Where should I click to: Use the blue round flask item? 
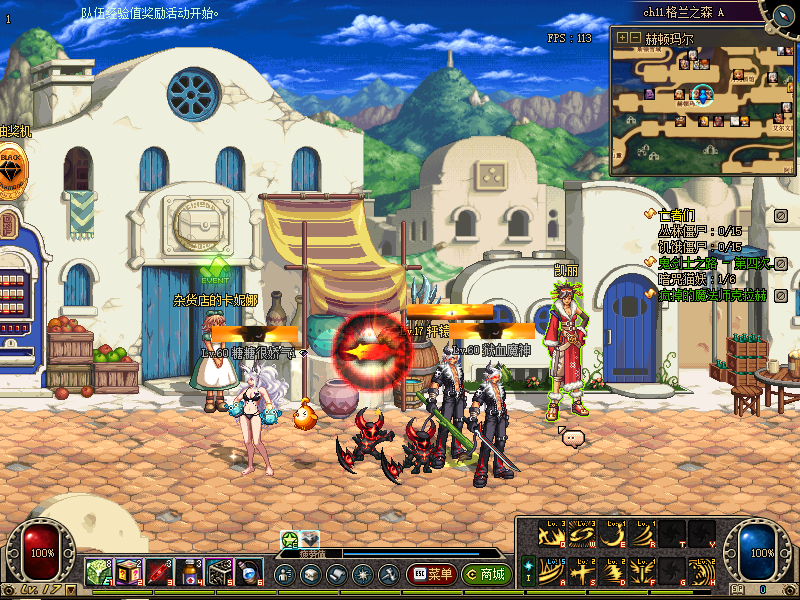(x=250, y=573)
